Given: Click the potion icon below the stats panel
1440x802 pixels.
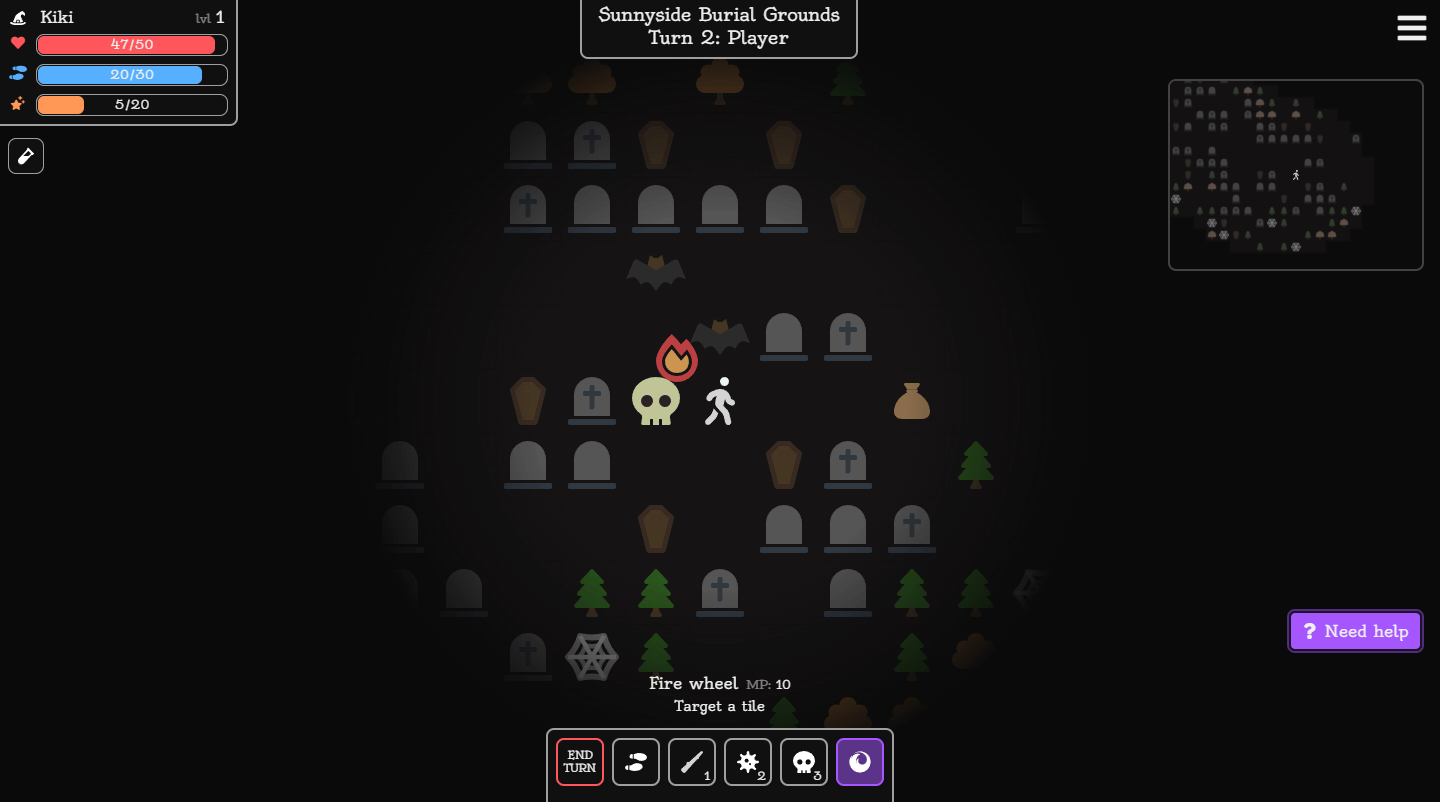Looking at the screenshot, I should [x=25, y=155].
